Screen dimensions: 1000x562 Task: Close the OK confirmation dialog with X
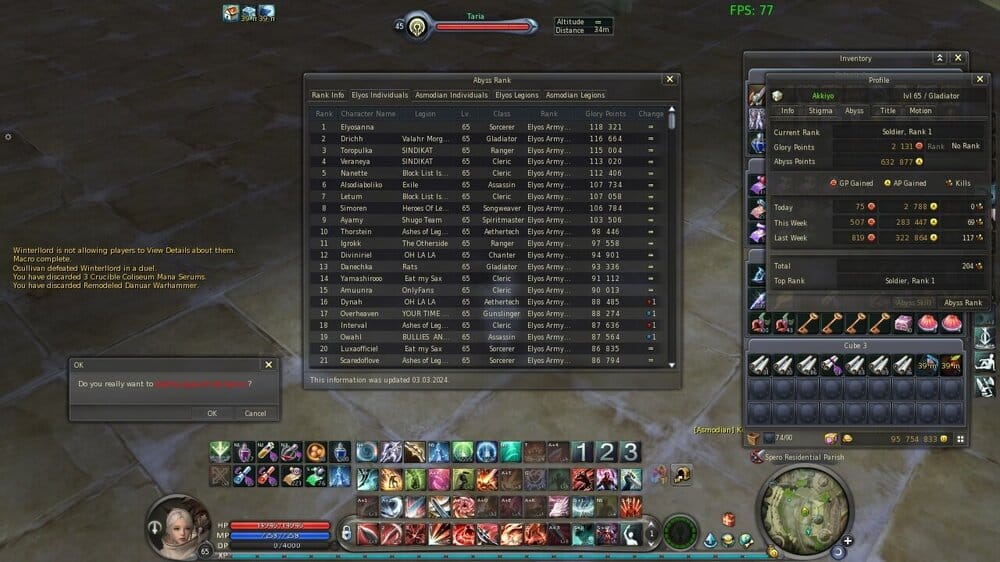click(x=268, y=365)
